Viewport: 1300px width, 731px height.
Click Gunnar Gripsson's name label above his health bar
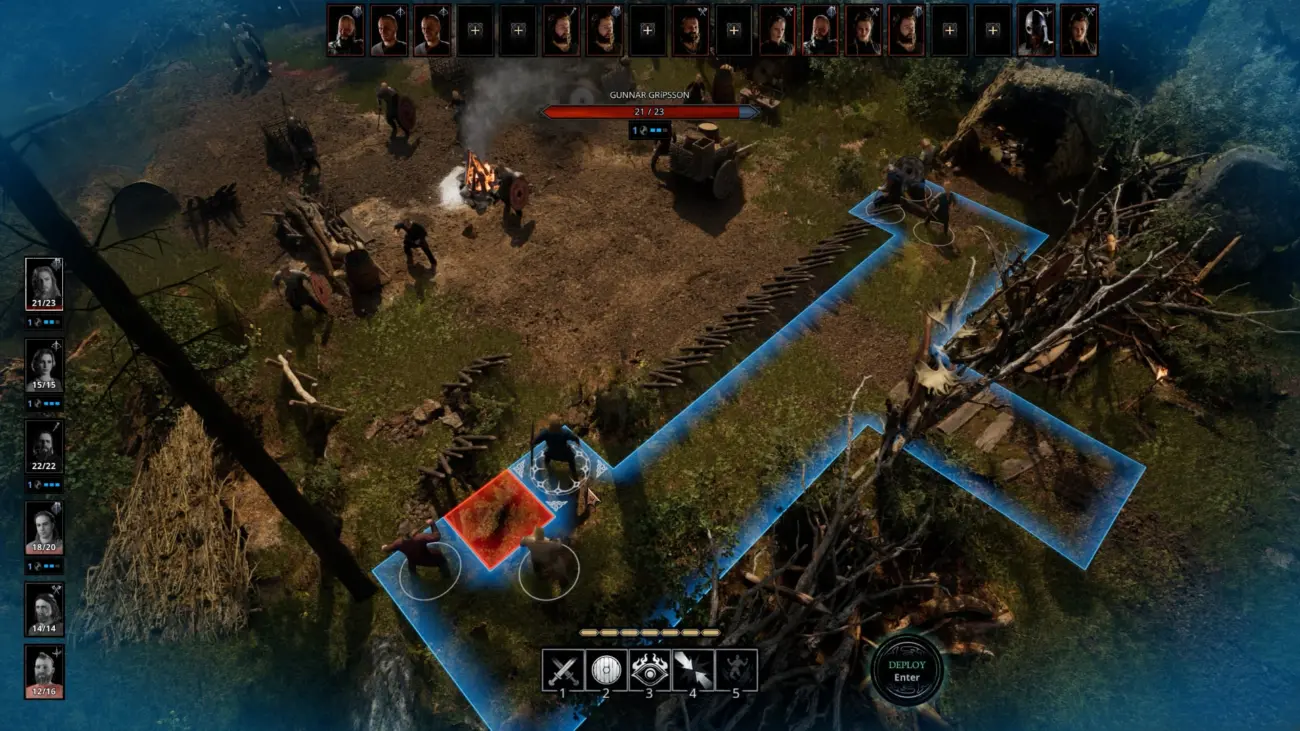pos(648,95)
